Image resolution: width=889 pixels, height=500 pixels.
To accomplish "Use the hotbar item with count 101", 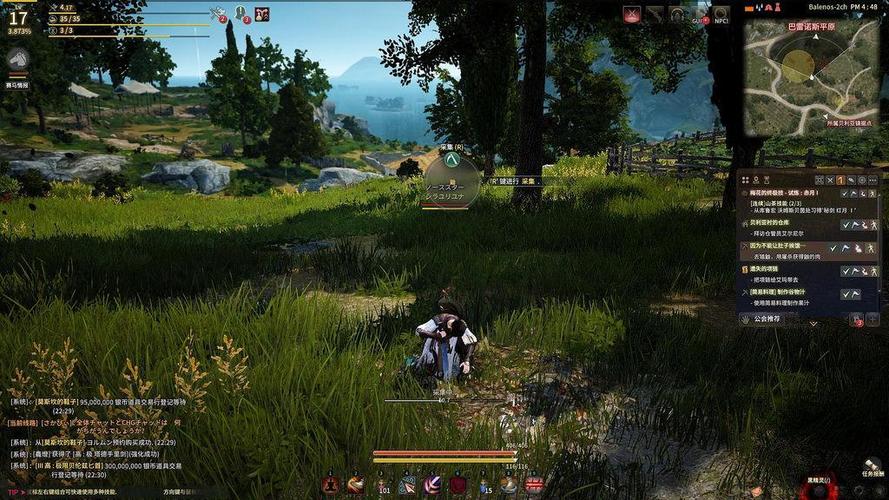I will click(x=382, y=485).
